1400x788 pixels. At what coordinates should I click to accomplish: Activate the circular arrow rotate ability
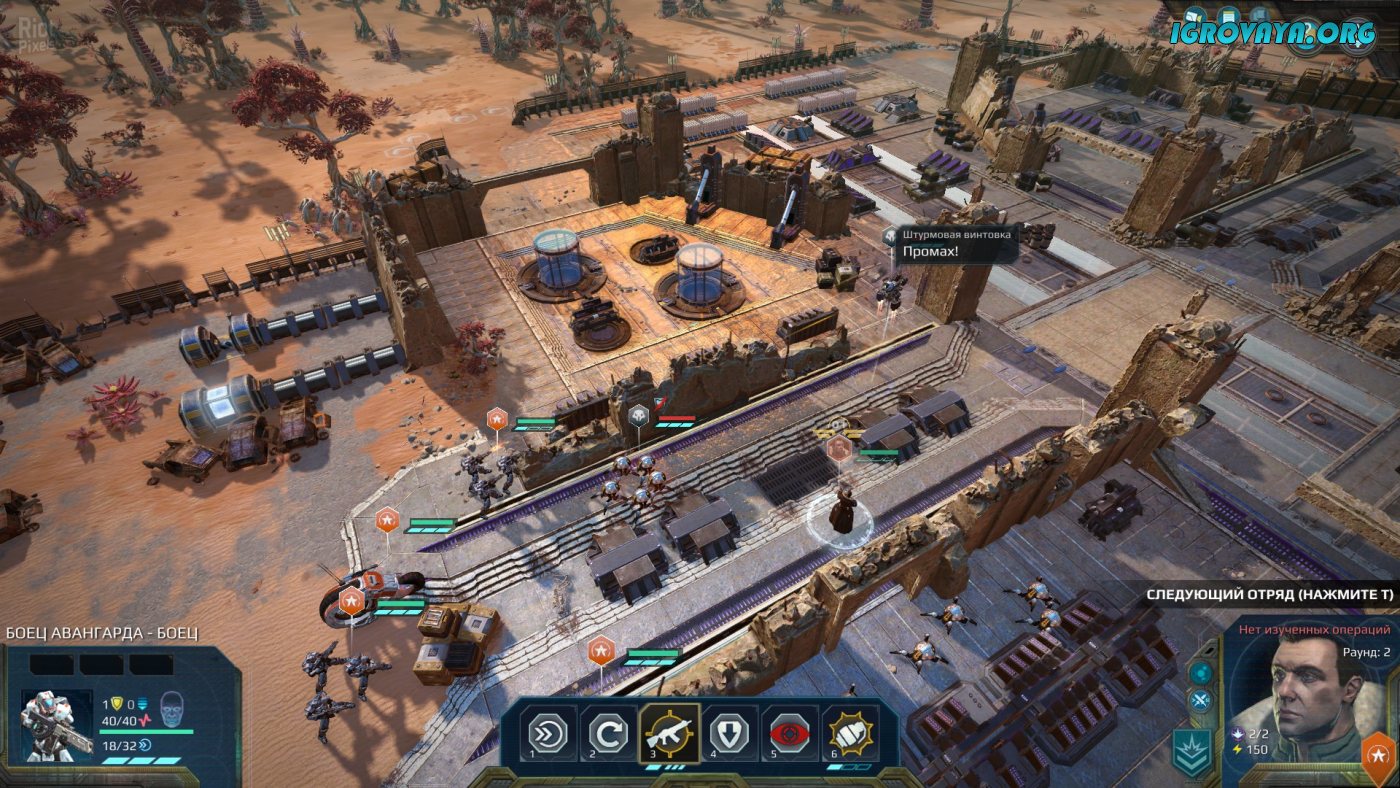click(609, 735)
